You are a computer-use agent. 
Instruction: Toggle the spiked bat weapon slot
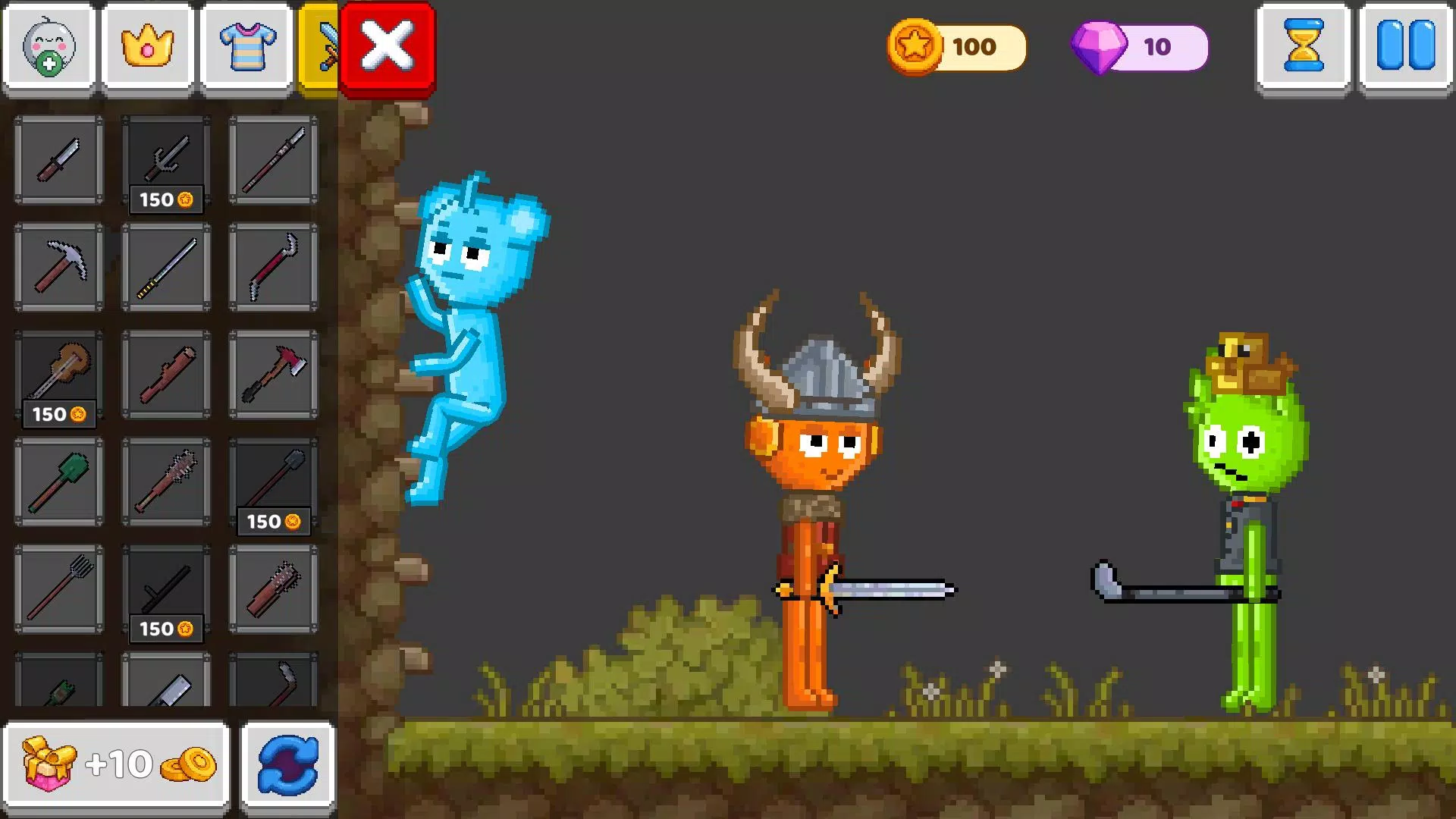coord(167,482)
